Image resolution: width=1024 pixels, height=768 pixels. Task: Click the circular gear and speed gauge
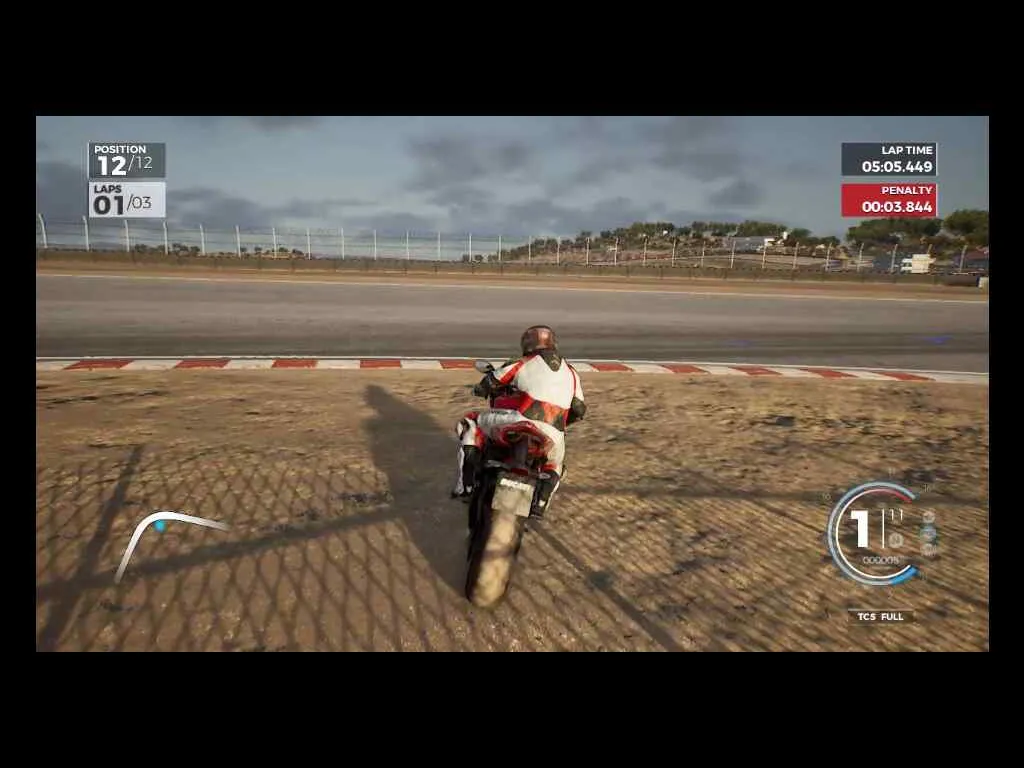874,533
